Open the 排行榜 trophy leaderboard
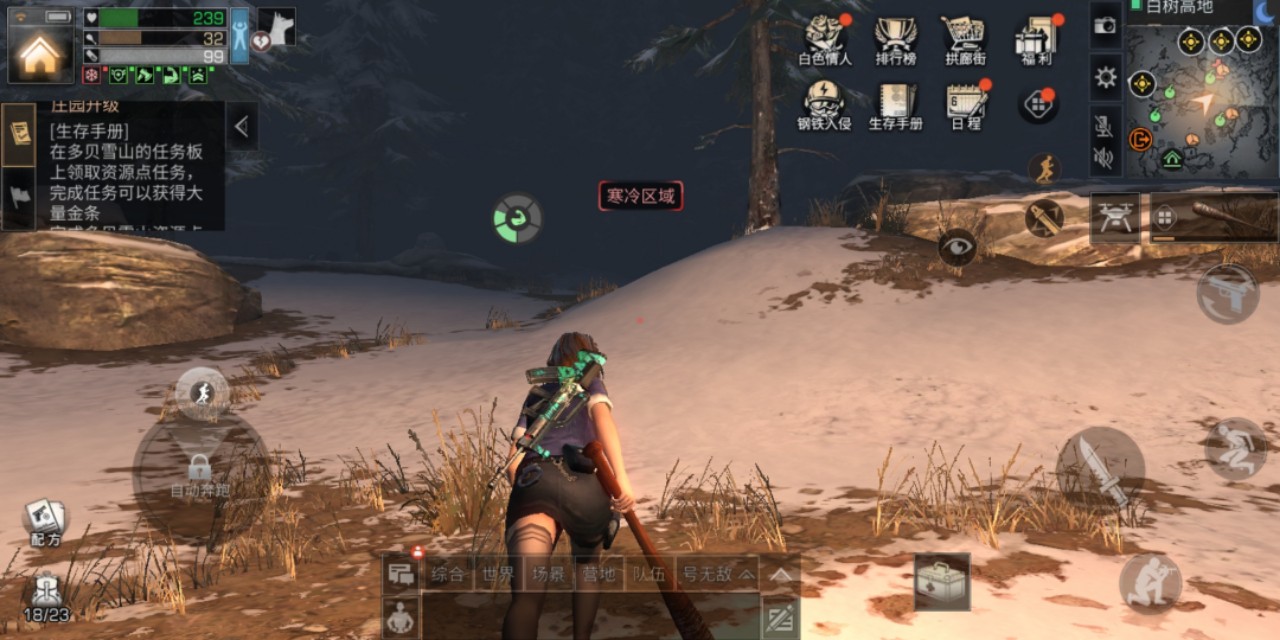Image resolution: width=1280 pixels, height=640 pixels. click(895, 38)
